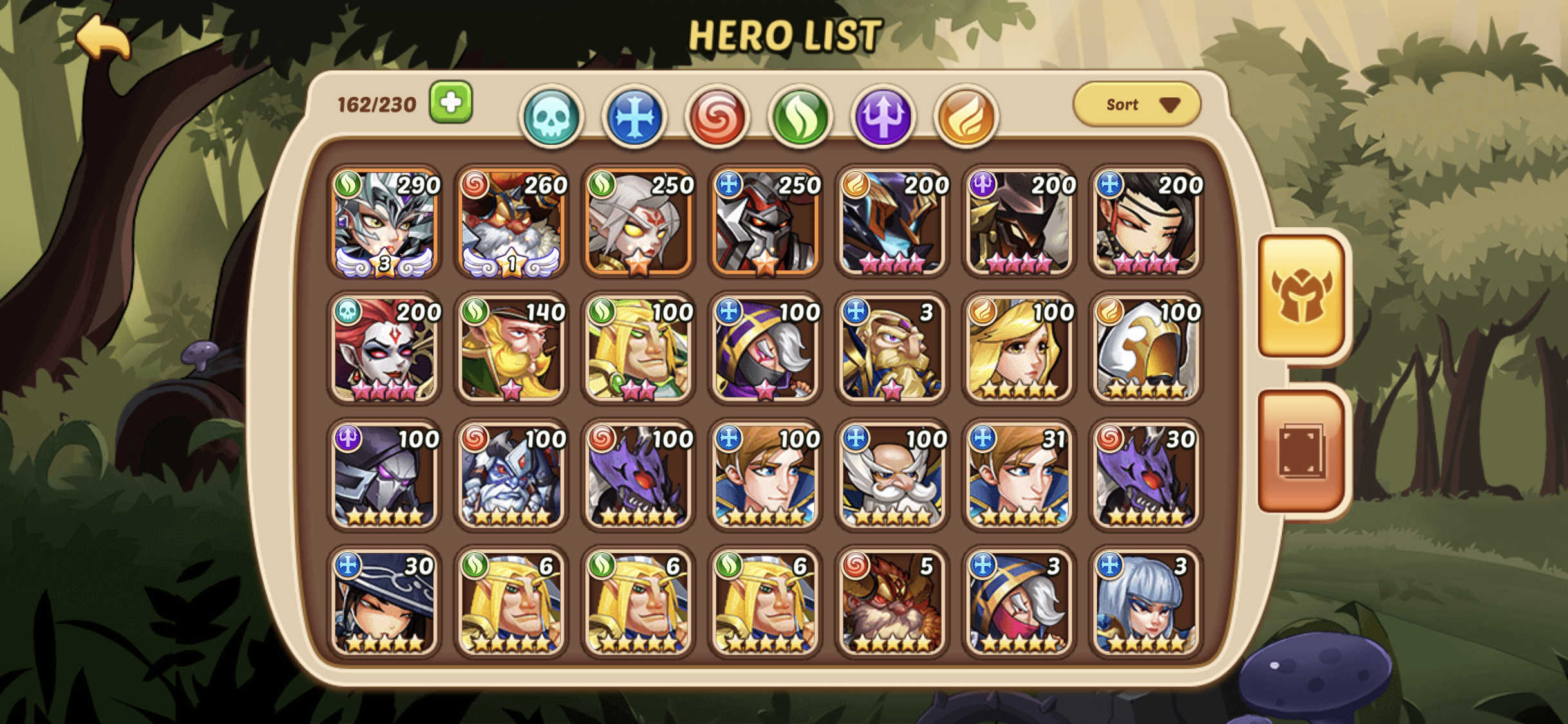Switch to the helmet hero tab
This screenshot has height=724, width=1568.
coord(1302,296)
